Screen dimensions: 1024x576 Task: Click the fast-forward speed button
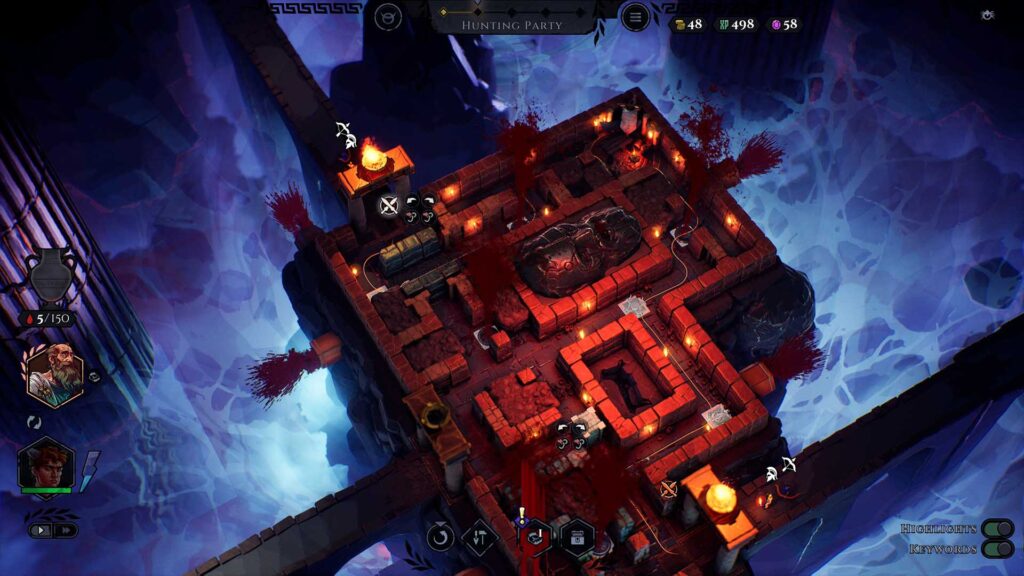65,530
